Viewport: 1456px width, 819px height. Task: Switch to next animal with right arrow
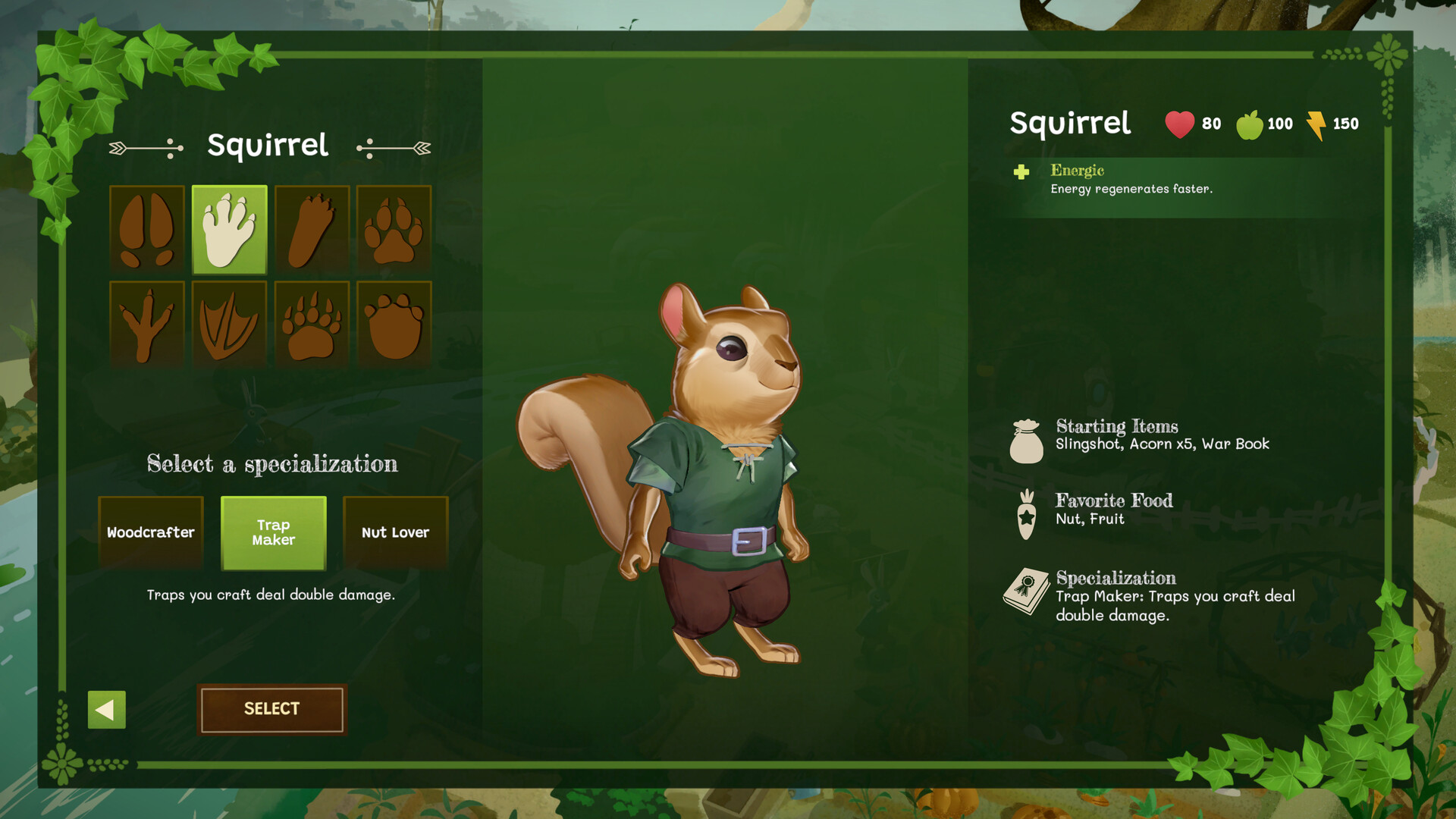tap(394, 149)
